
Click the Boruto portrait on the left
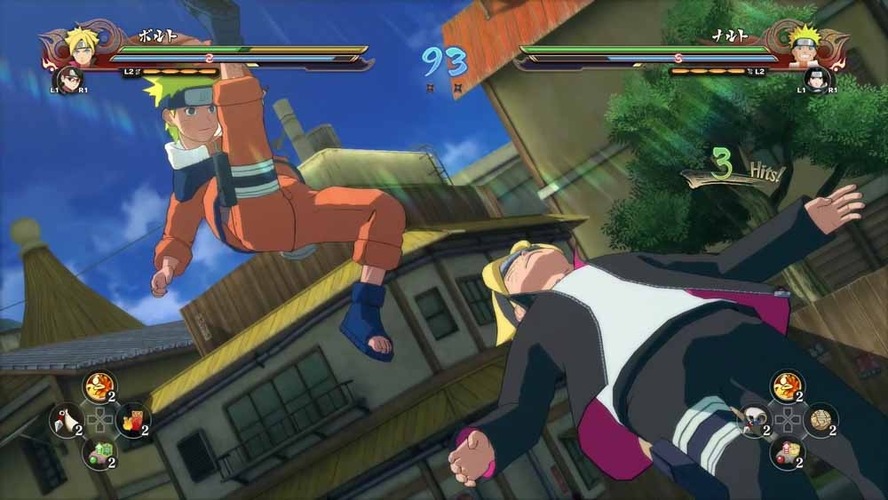click(x=80, y=44)
